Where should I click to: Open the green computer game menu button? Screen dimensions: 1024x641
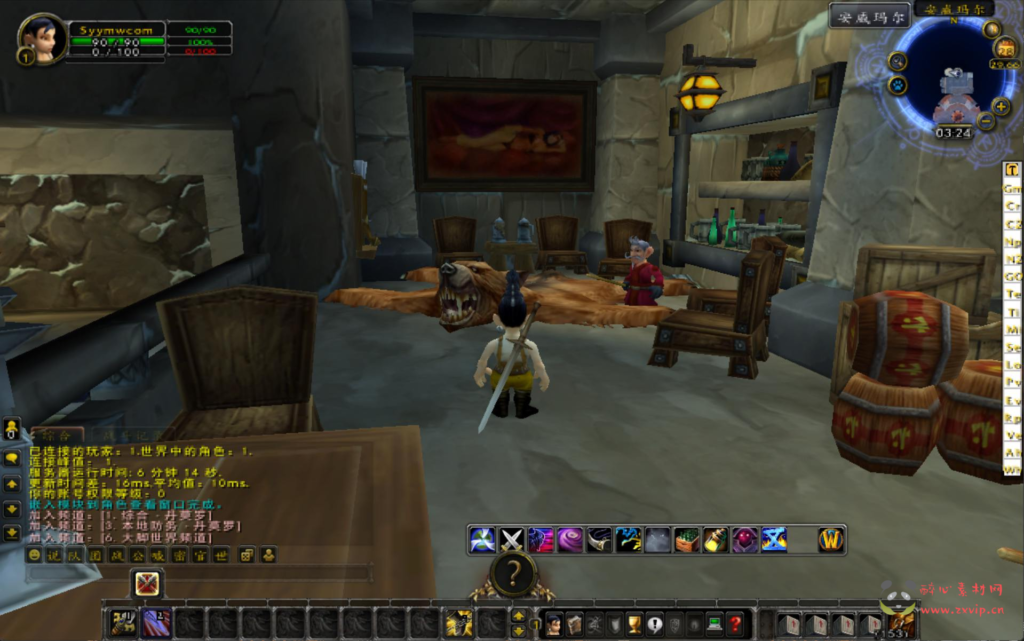714,625
